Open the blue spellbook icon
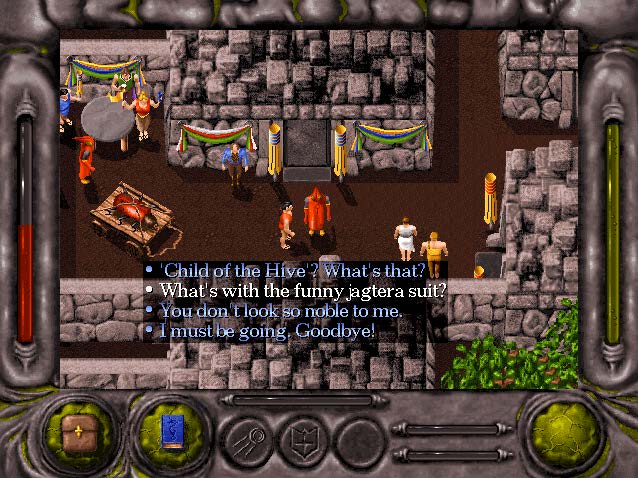Viewport: 638px width, 478px height. [172, 433]
